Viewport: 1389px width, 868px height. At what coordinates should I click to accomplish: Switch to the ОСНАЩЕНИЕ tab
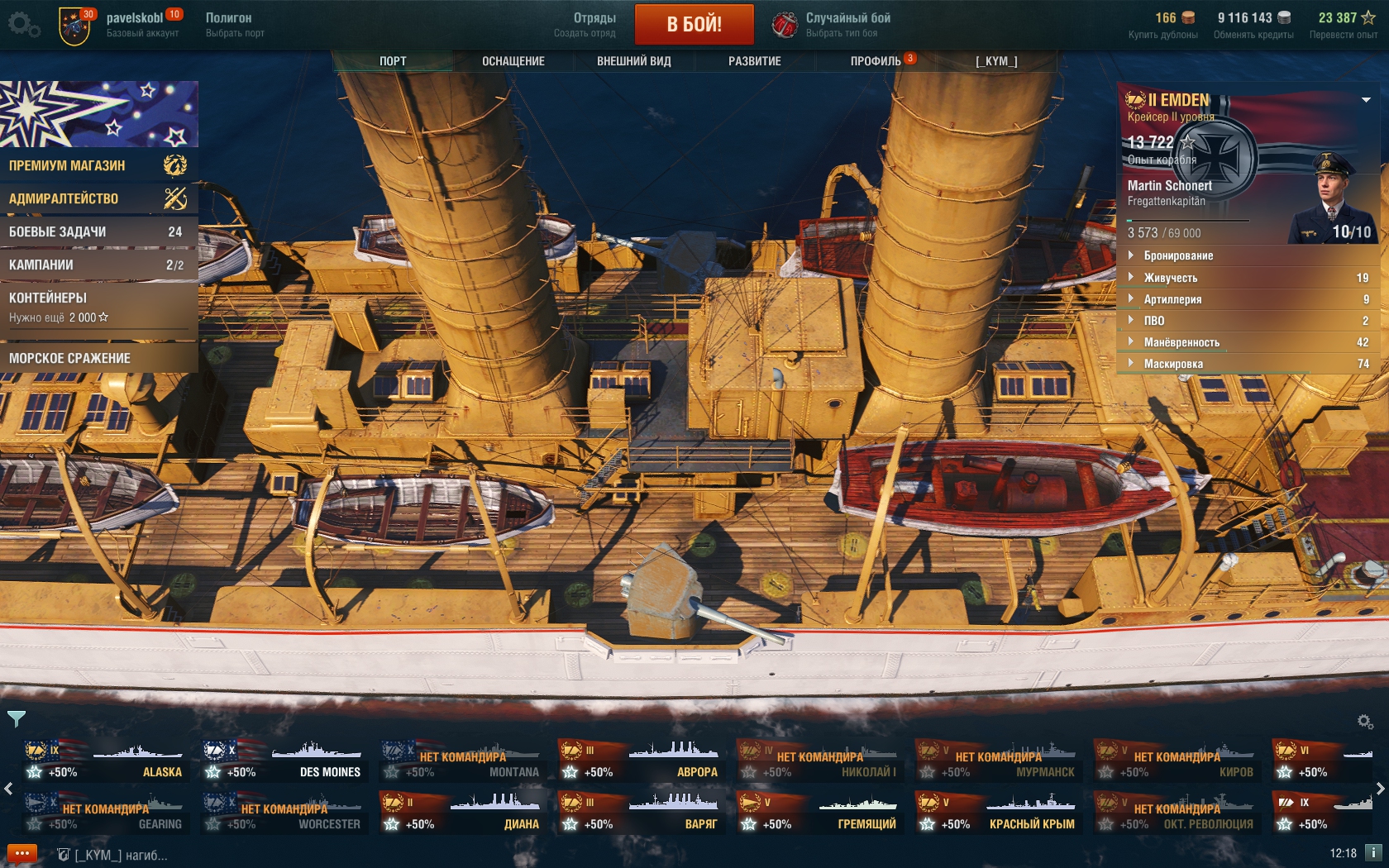[513, 61]
